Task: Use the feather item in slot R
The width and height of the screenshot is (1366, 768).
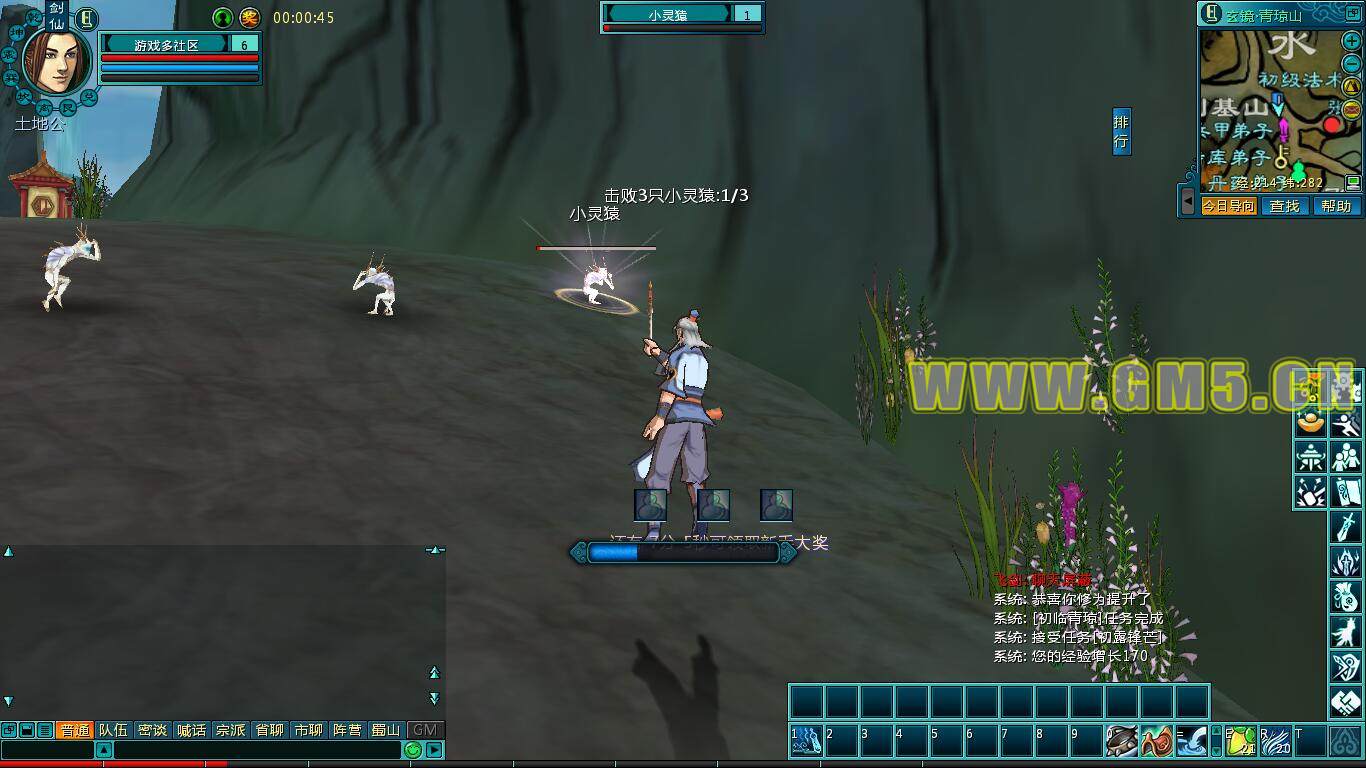Action: point(1275,741)
